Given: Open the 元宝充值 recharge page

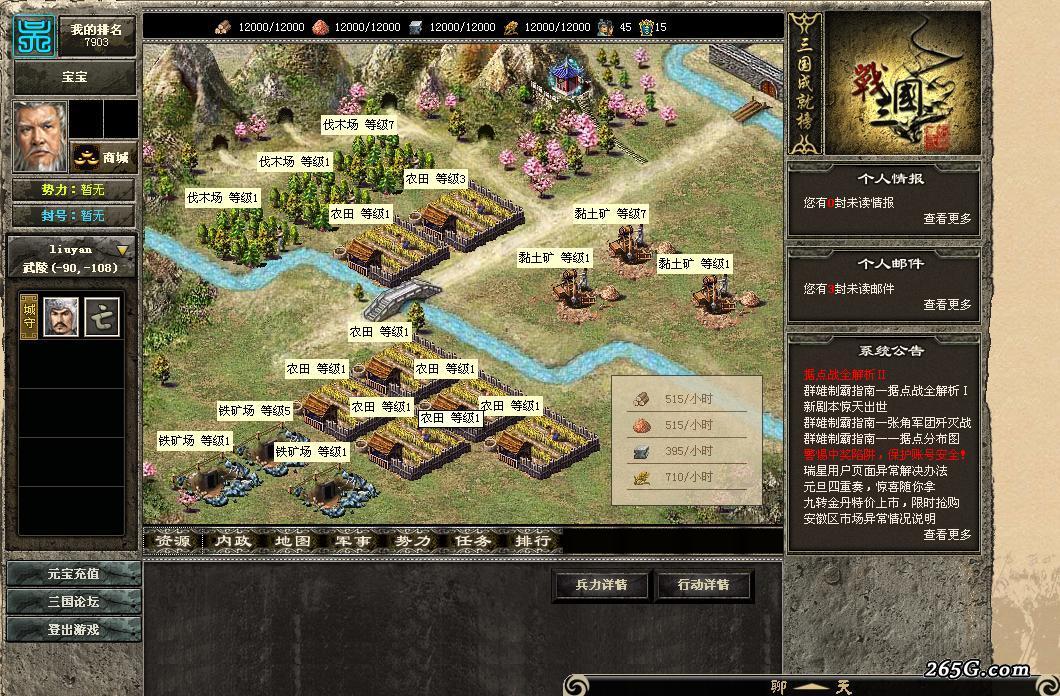Looking at the screenshot, I should pyautogui.click(x=74, y=574).
